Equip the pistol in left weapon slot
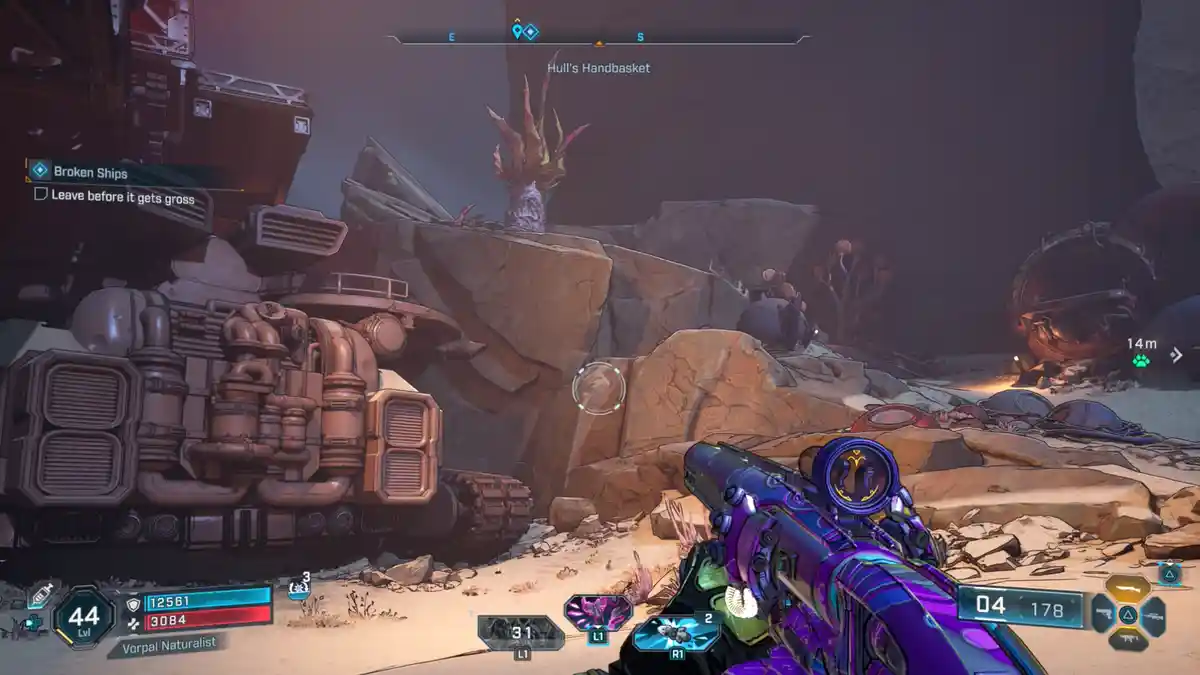 (x=1103, y=613)
